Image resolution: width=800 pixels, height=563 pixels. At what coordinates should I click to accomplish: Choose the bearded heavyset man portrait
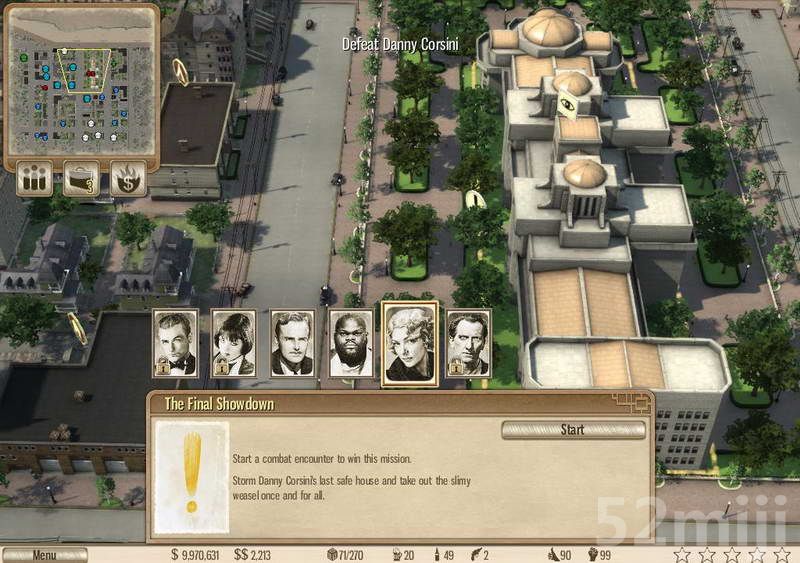point(351,343)
